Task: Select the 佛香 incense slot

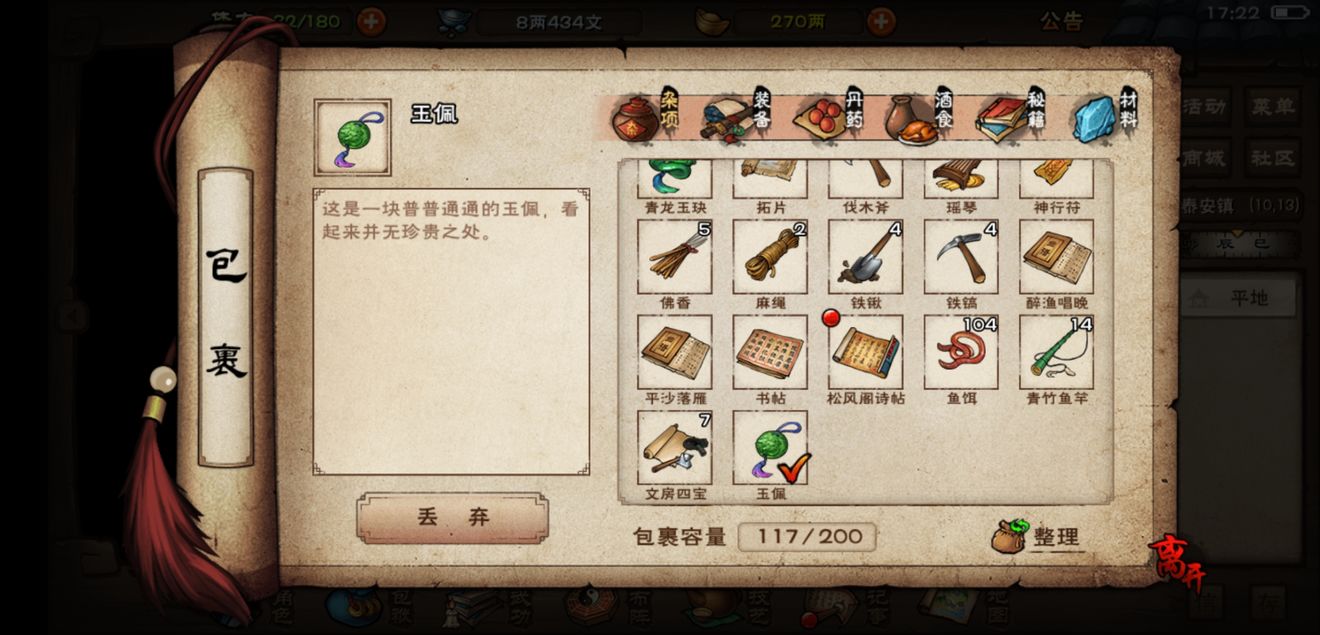Action: [675, 257]
